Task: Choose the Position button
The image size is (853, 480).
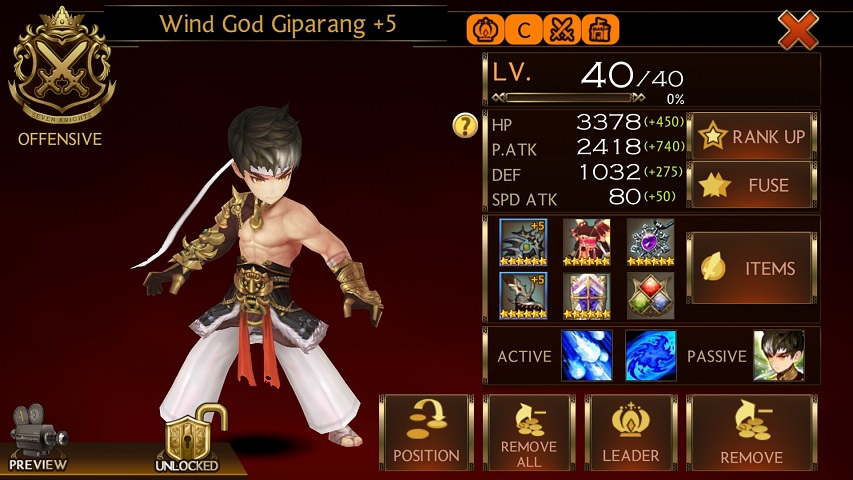Action: [x=426, y=433]
